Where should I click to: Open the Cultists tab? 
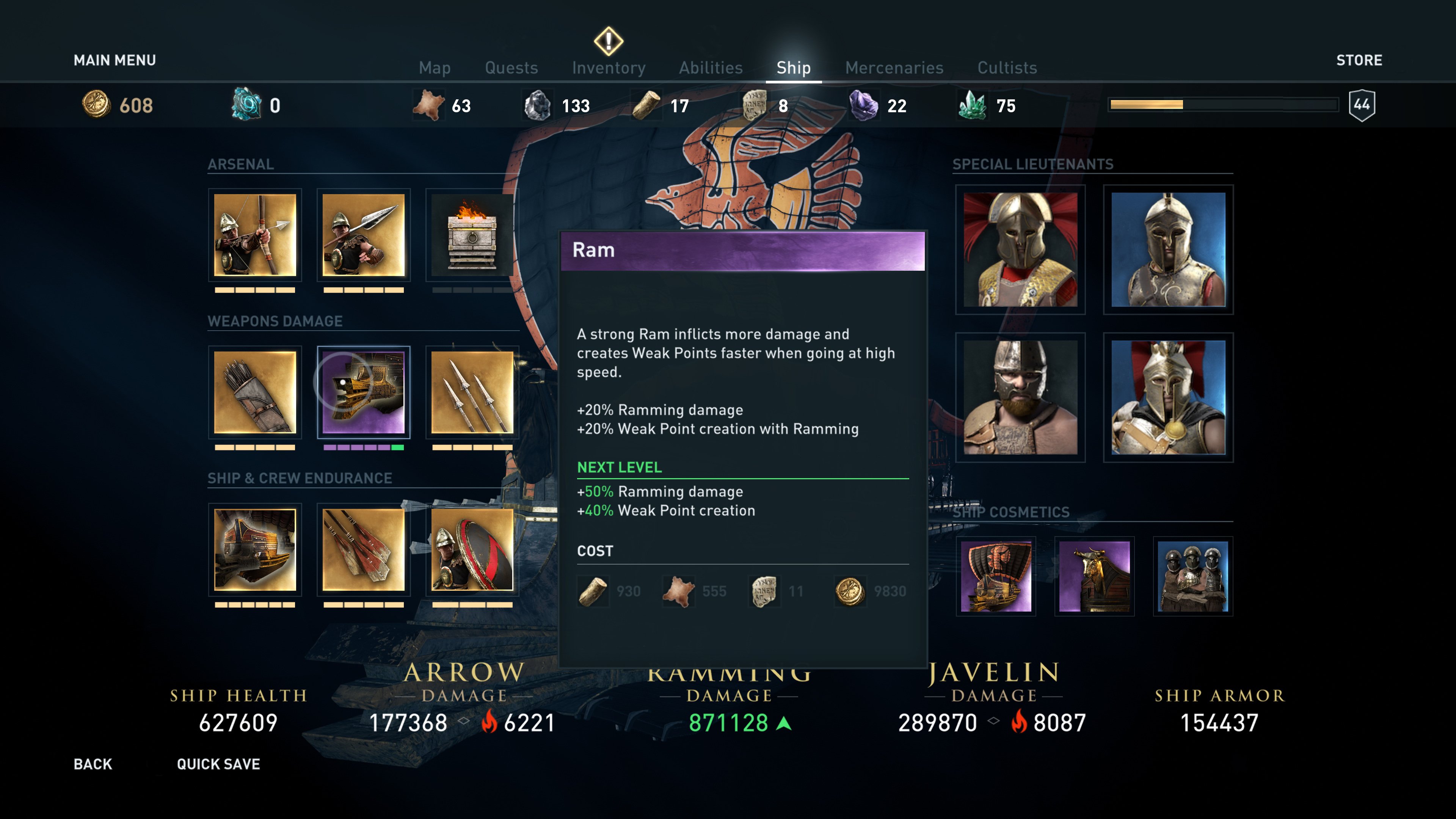(x=1007, y=67)
